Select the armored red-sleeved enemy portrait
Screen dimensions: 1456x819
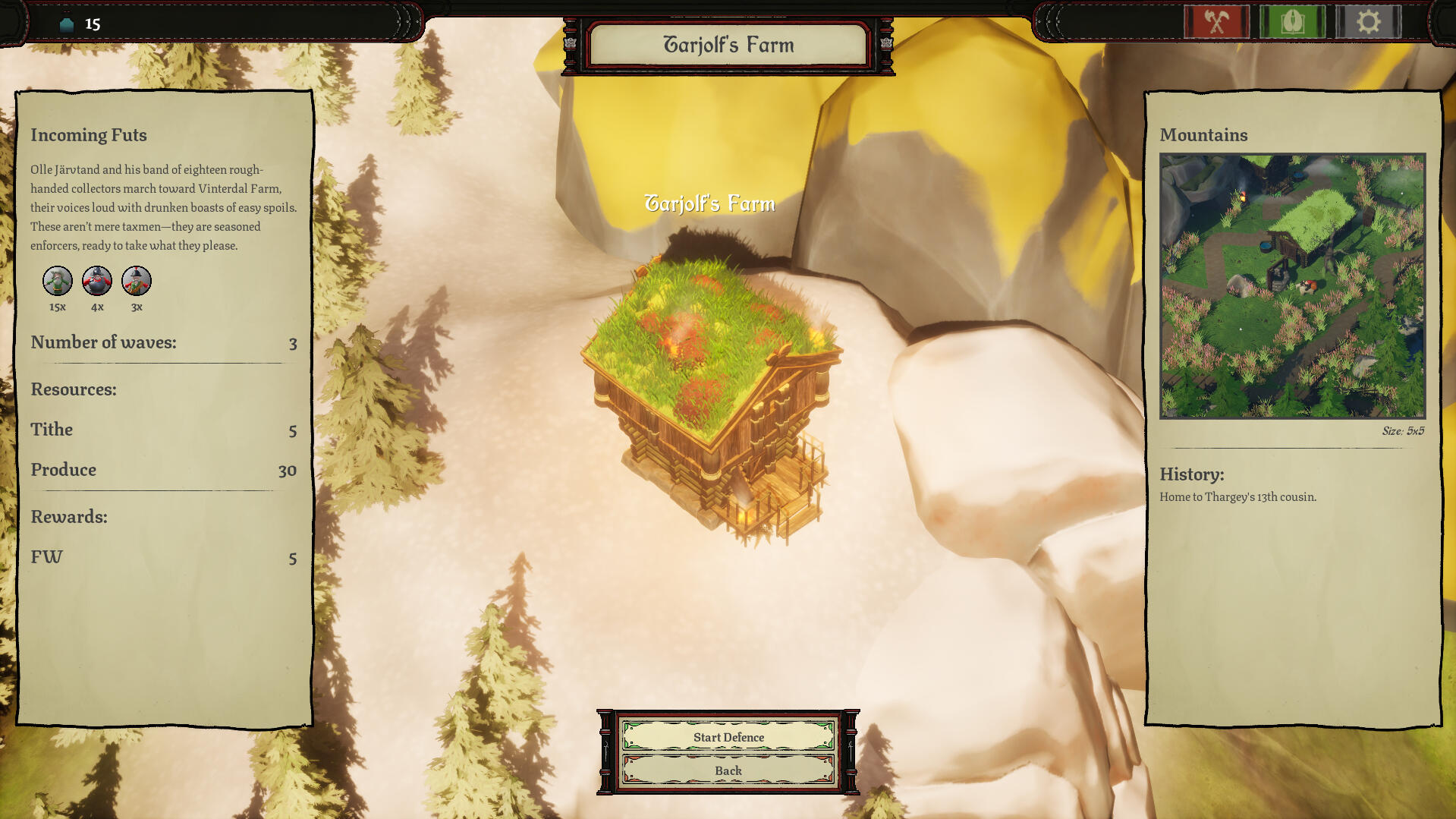(x=97, y=281)
